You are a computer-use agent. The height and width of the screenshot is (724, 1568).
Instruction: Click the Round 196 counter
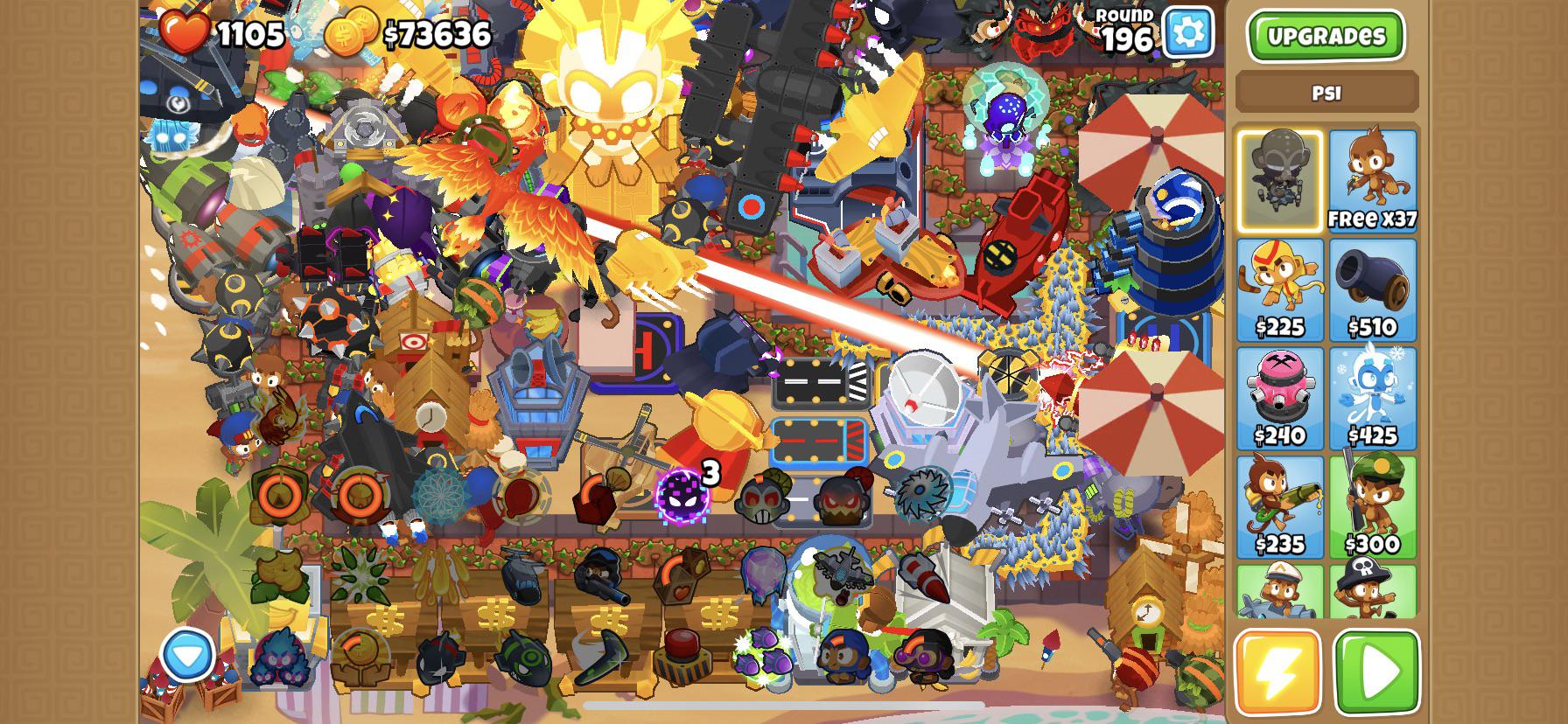1123,28
